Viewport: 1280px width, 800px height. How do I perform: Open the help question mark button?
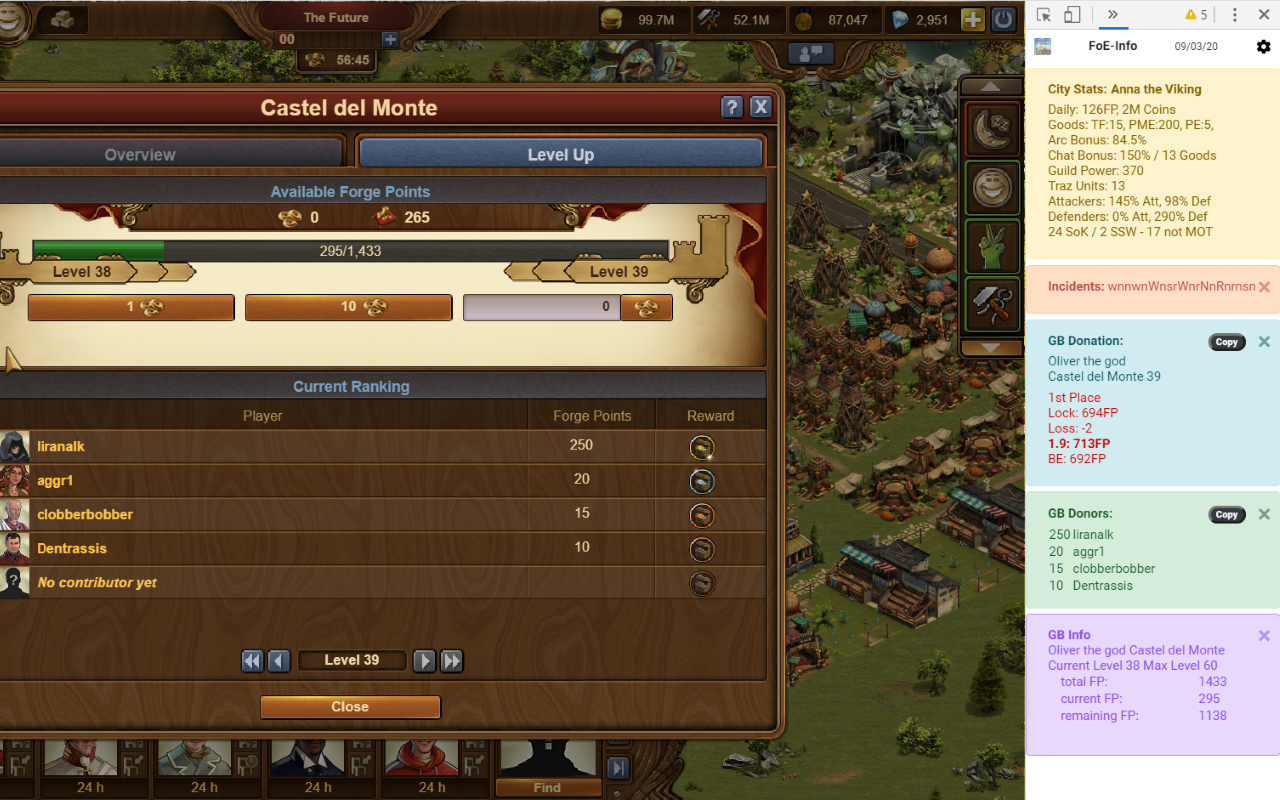tap(732, 108)
